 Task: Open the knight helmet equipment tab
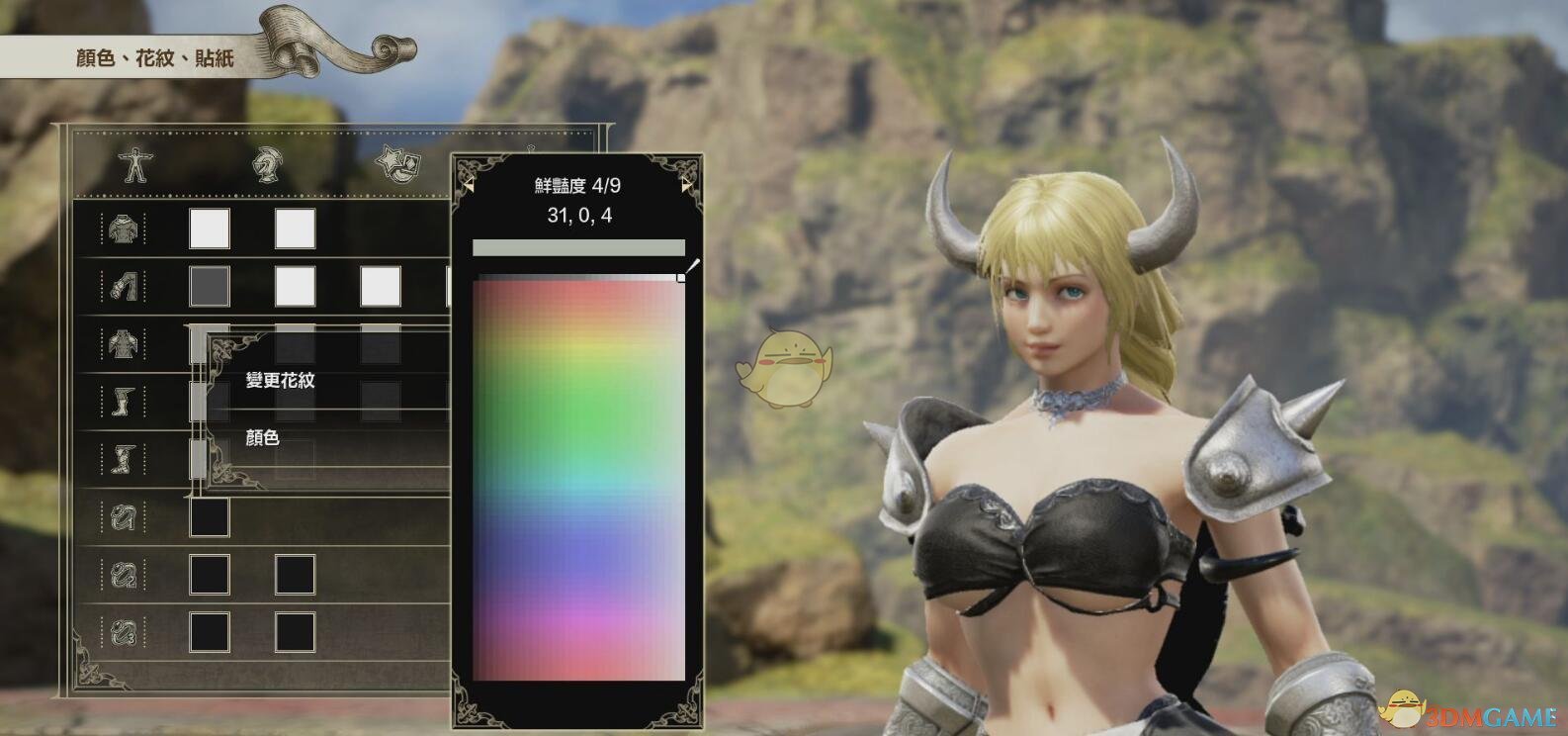point(264,165)
